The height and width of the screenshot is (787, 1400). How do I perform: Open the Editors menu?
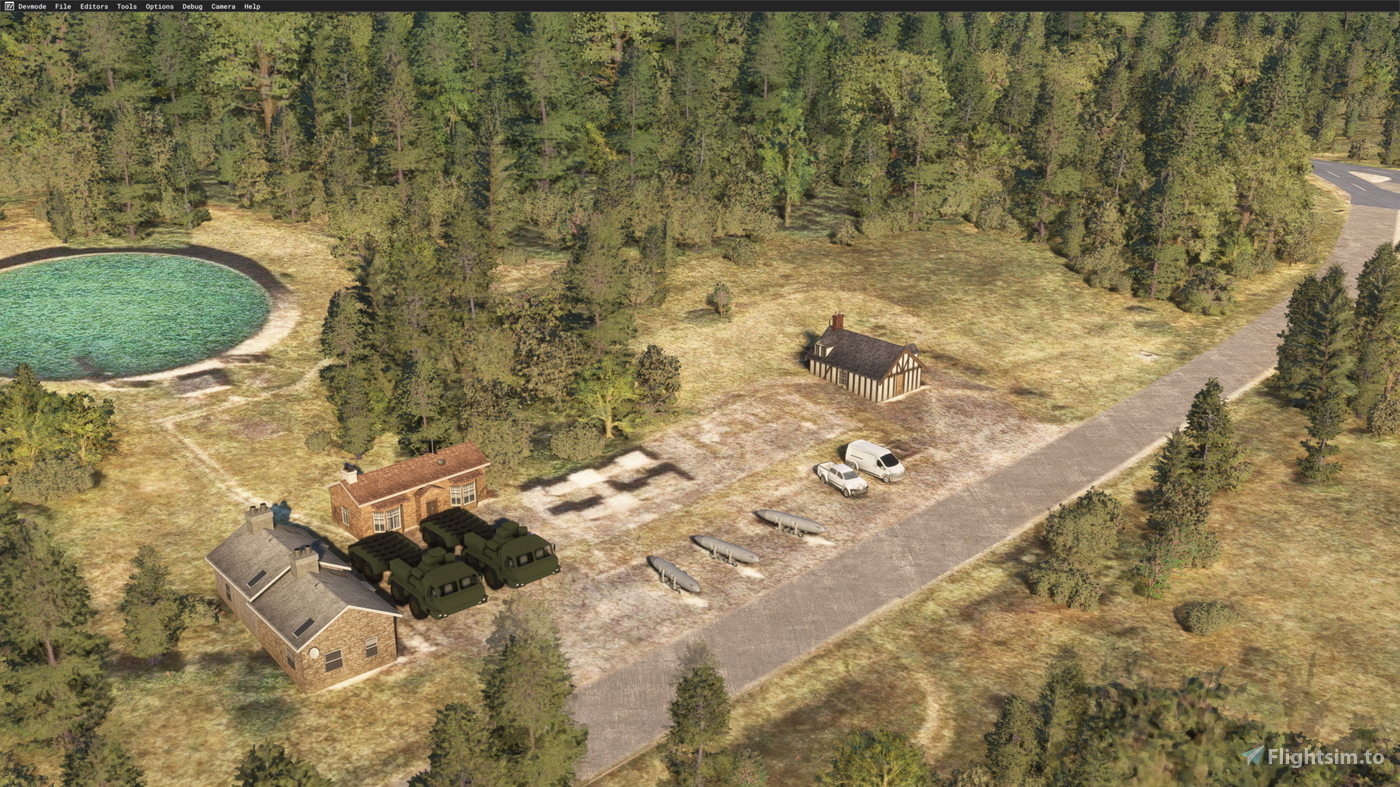pyautogui.click(x=93, y=5)
